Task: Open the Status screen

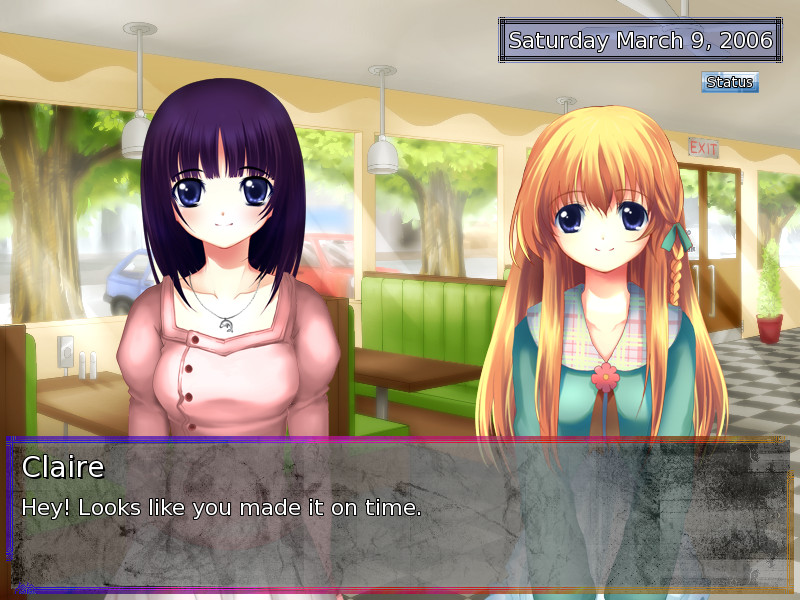Action: (x=729, y=82)
